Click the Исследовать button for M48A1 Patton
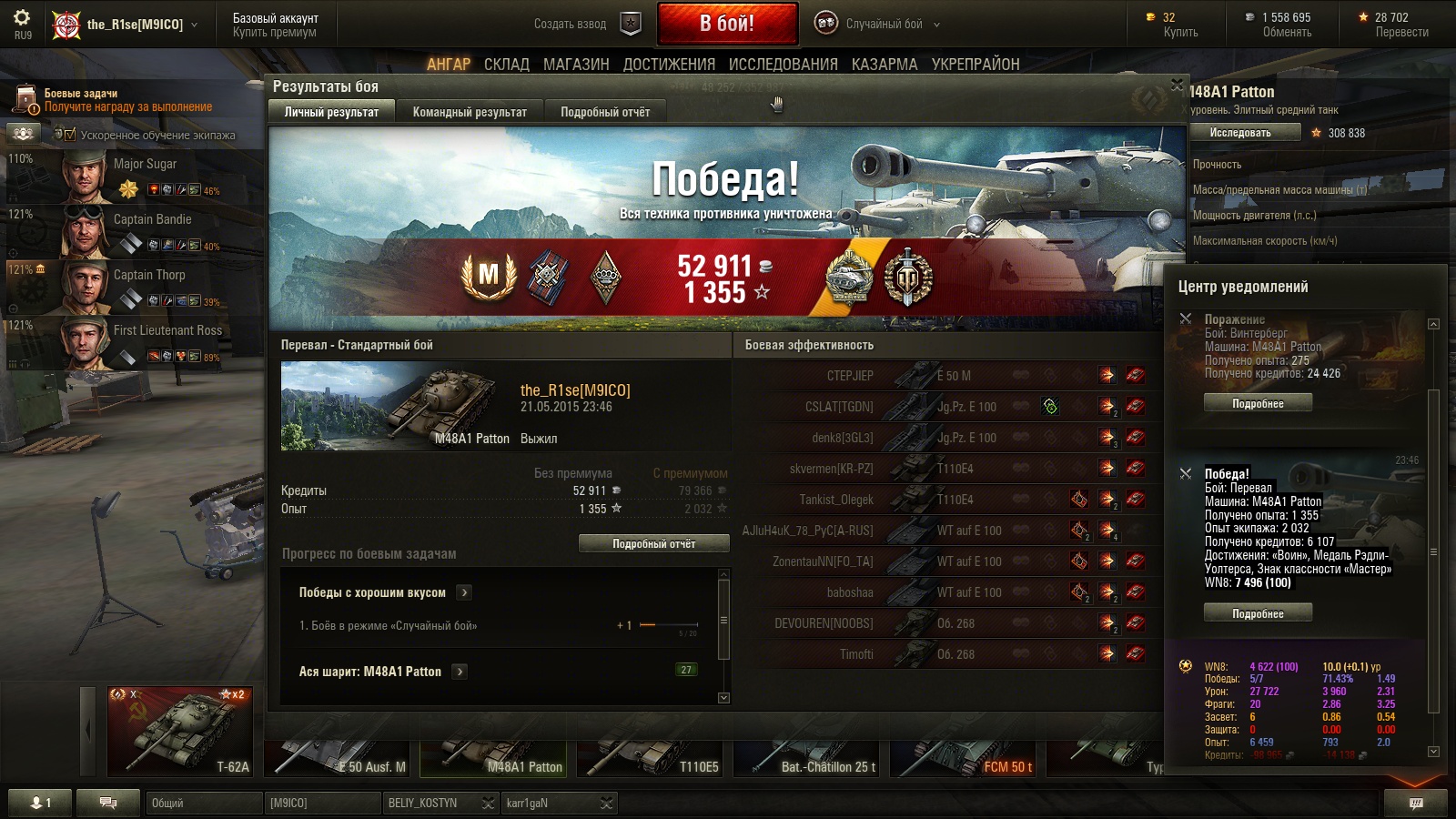 [x=1240, y=133]
